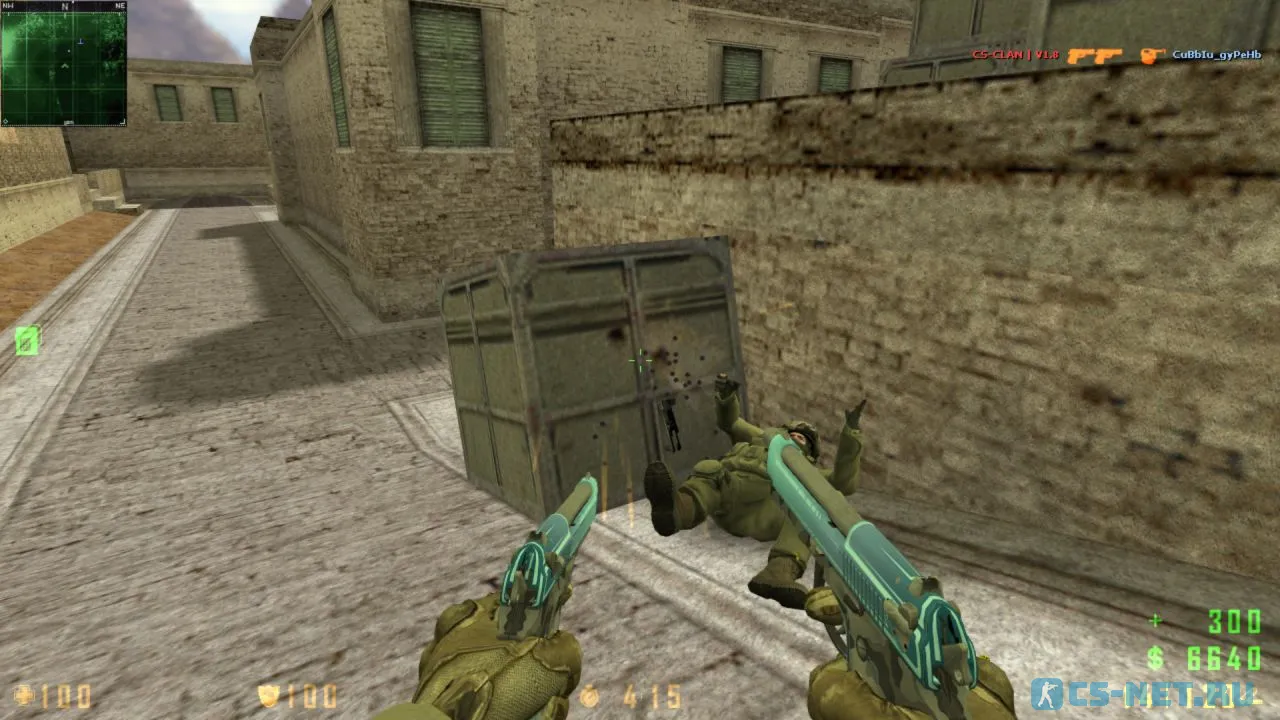Select the headshot skull icon in killfeed
Screen dimensions: 1280x720
[1151, 56]
